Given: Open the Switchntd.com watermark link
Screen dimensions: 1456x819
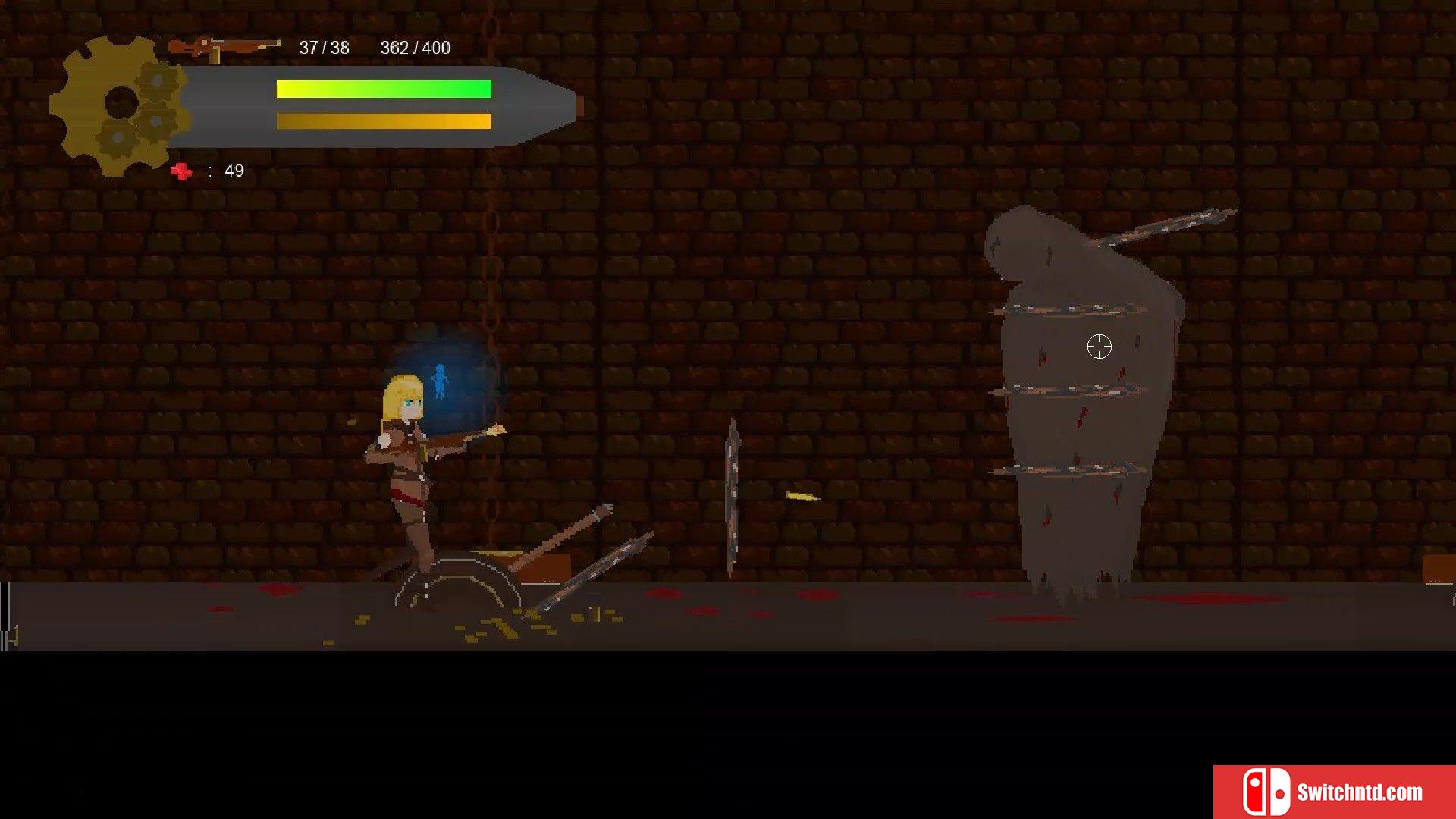Looking at the screenshot, I should pos(1334,792).
